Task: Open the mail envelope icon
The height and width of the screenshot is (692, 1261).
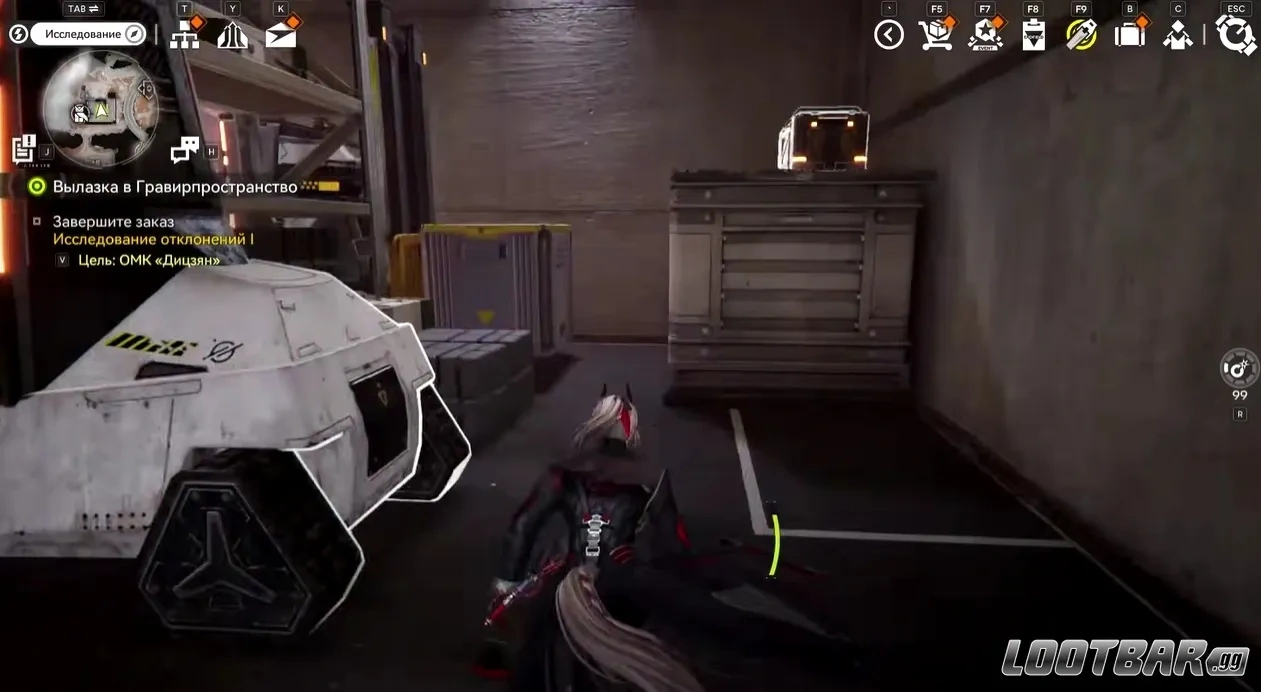Action: tap(281, 35)
